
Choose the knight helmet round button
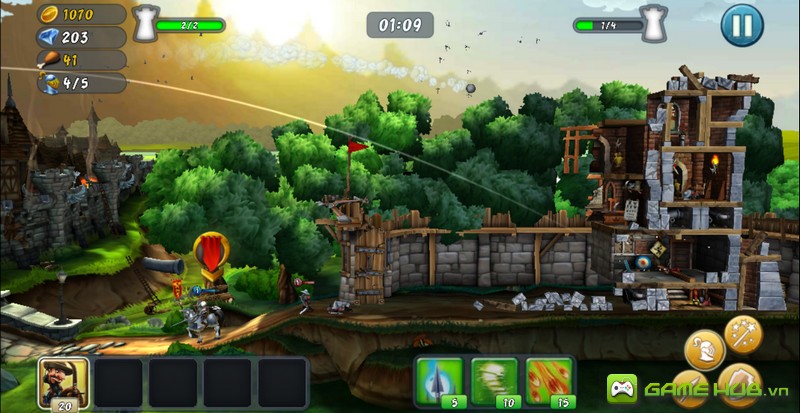point(704,350)
